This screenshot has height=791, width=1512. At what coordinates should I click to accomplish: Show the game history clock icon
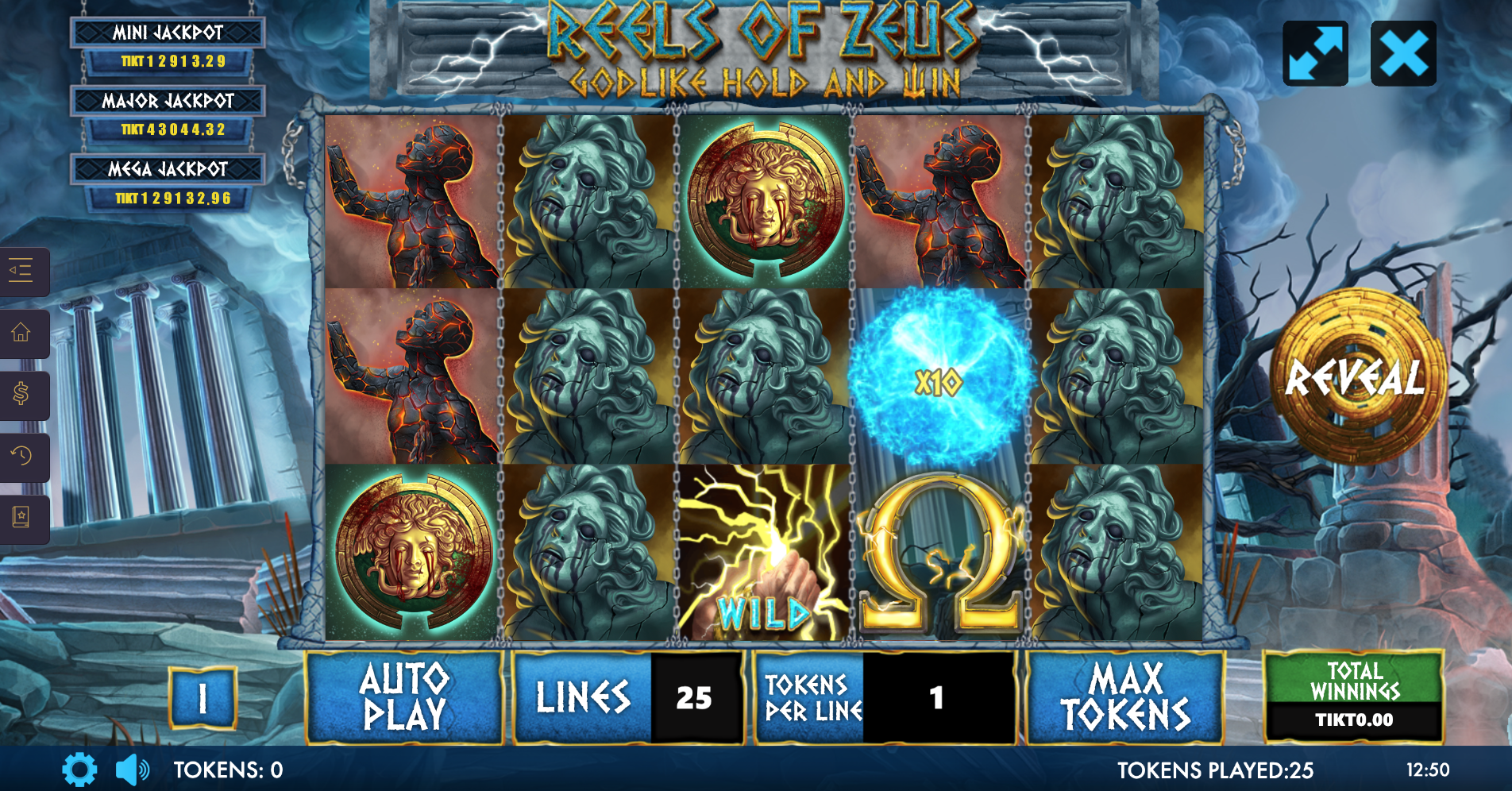coord(21,457)
